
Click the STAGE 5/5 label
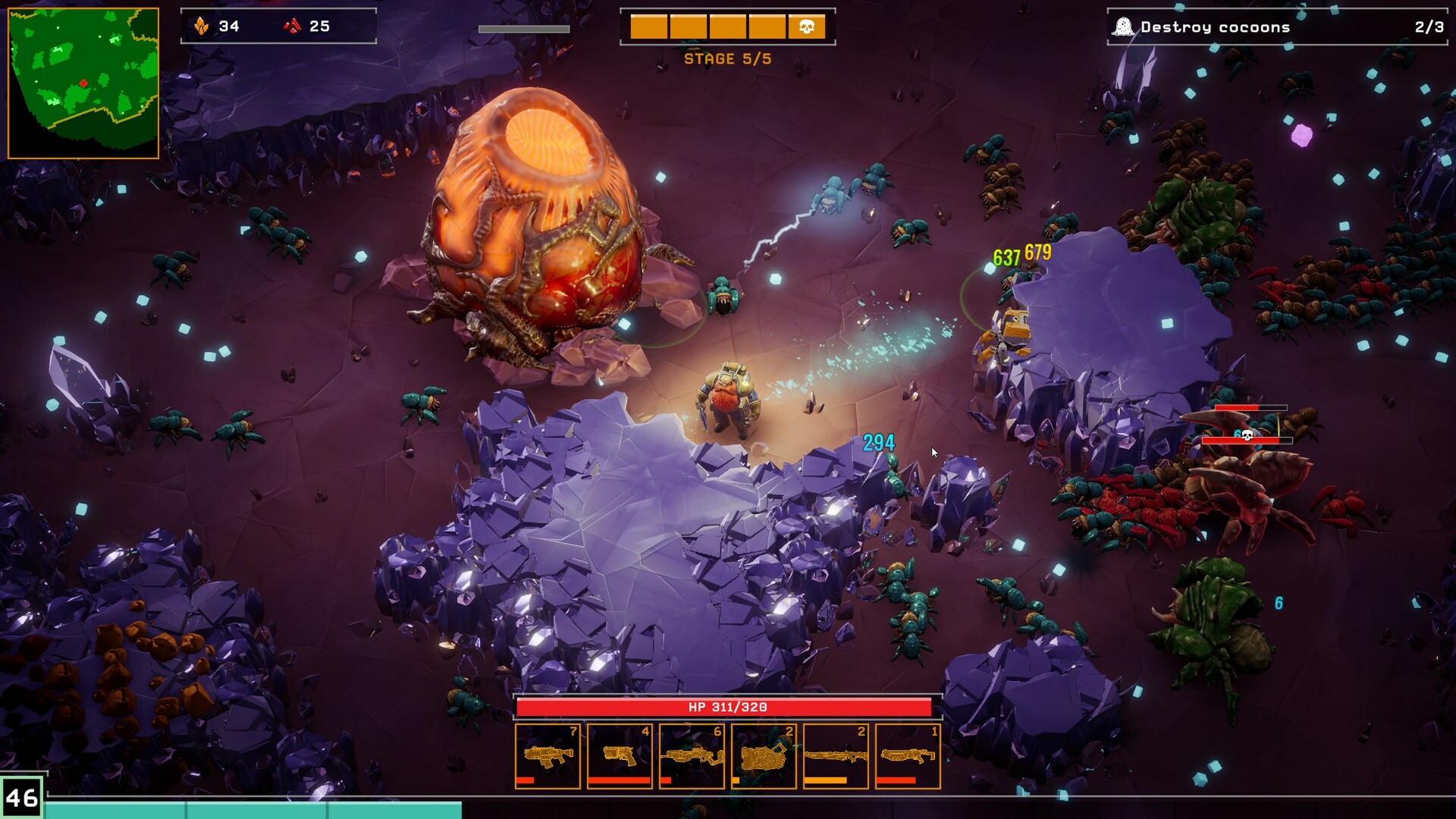728,58
